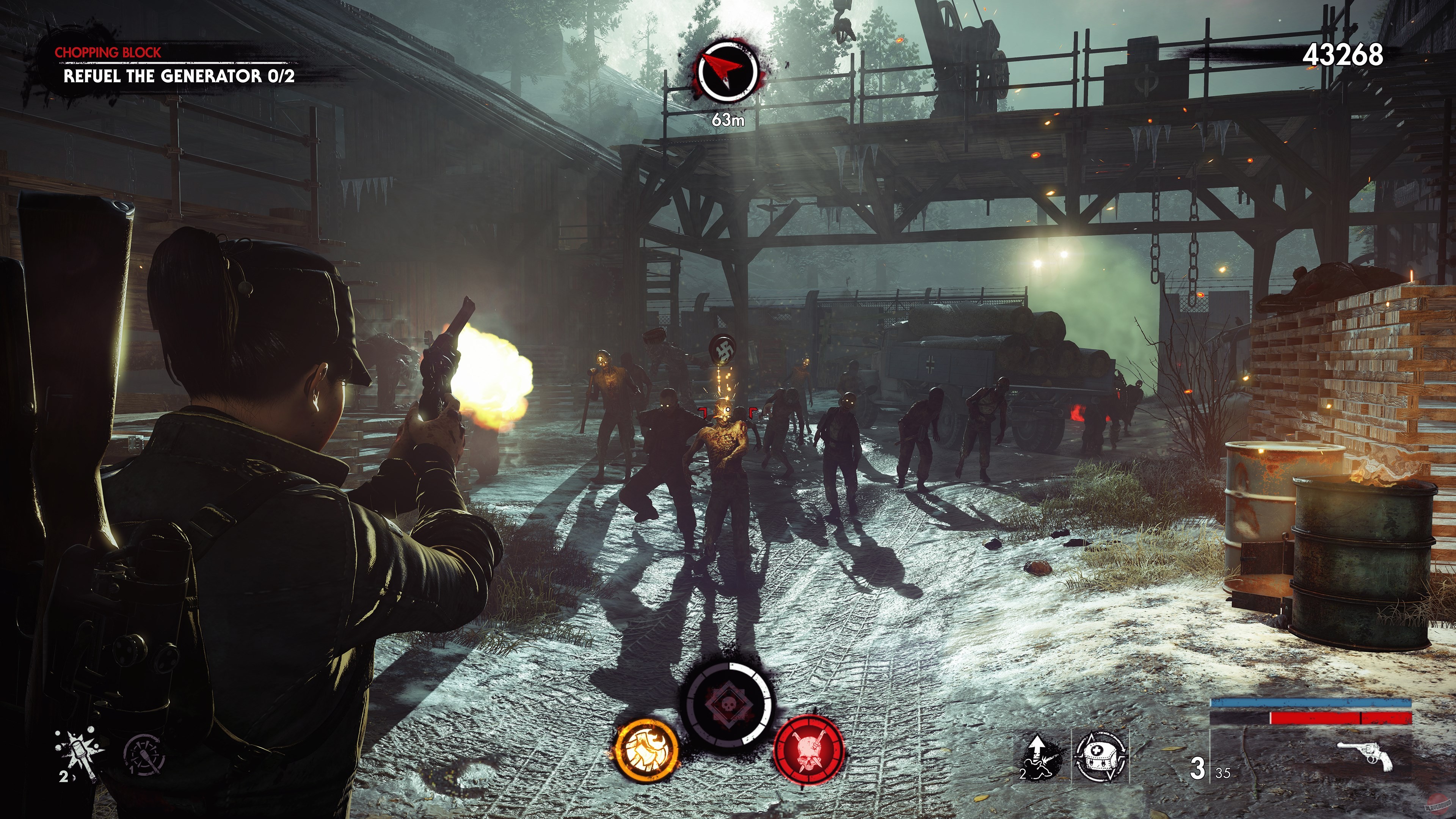Click the Refuel the Generator objective tracker

coord(179,76)
